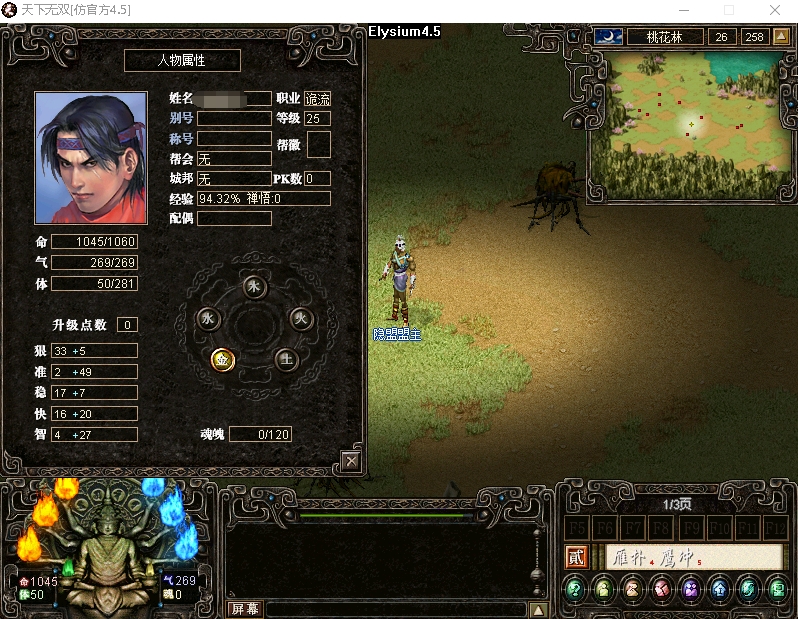
Task: Select the 火 fire element orb
Action: click(x=300, y=319)
